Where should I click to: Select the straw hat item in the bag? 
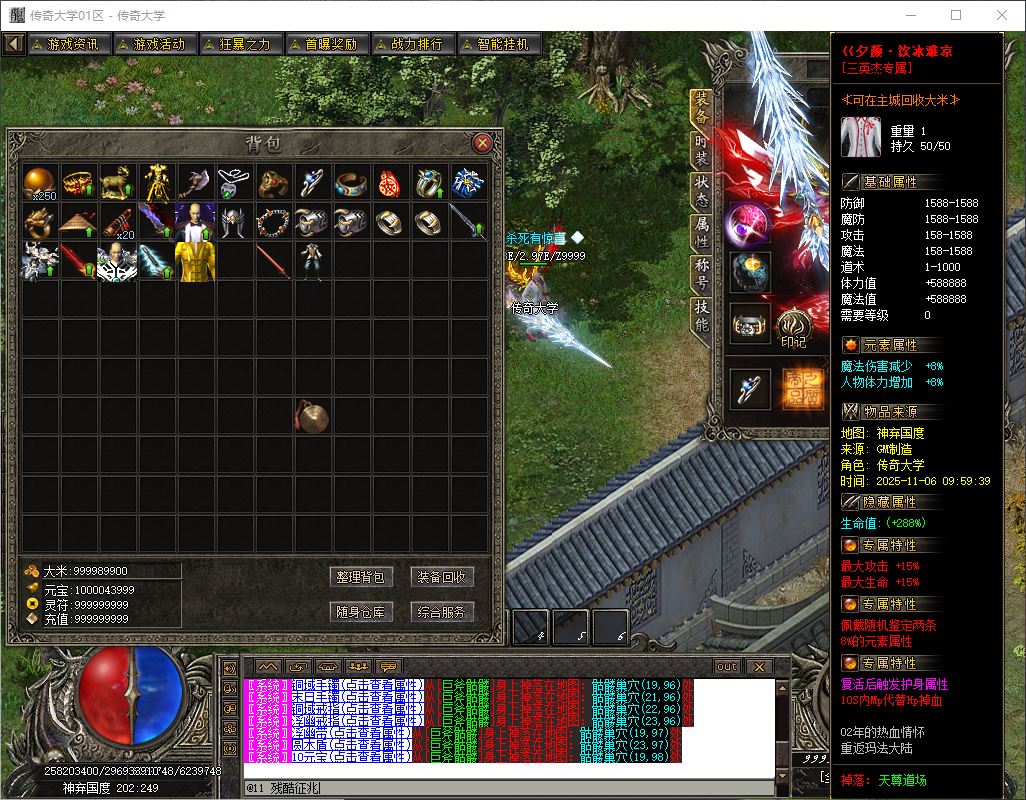click(x=79, y=221)
